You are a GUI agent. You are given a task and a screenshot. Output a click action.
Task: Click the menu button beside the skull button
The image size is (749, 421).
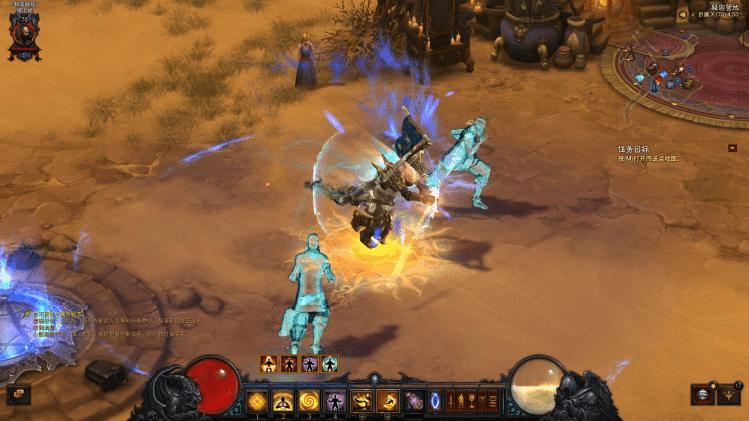[x=728, y=394]
